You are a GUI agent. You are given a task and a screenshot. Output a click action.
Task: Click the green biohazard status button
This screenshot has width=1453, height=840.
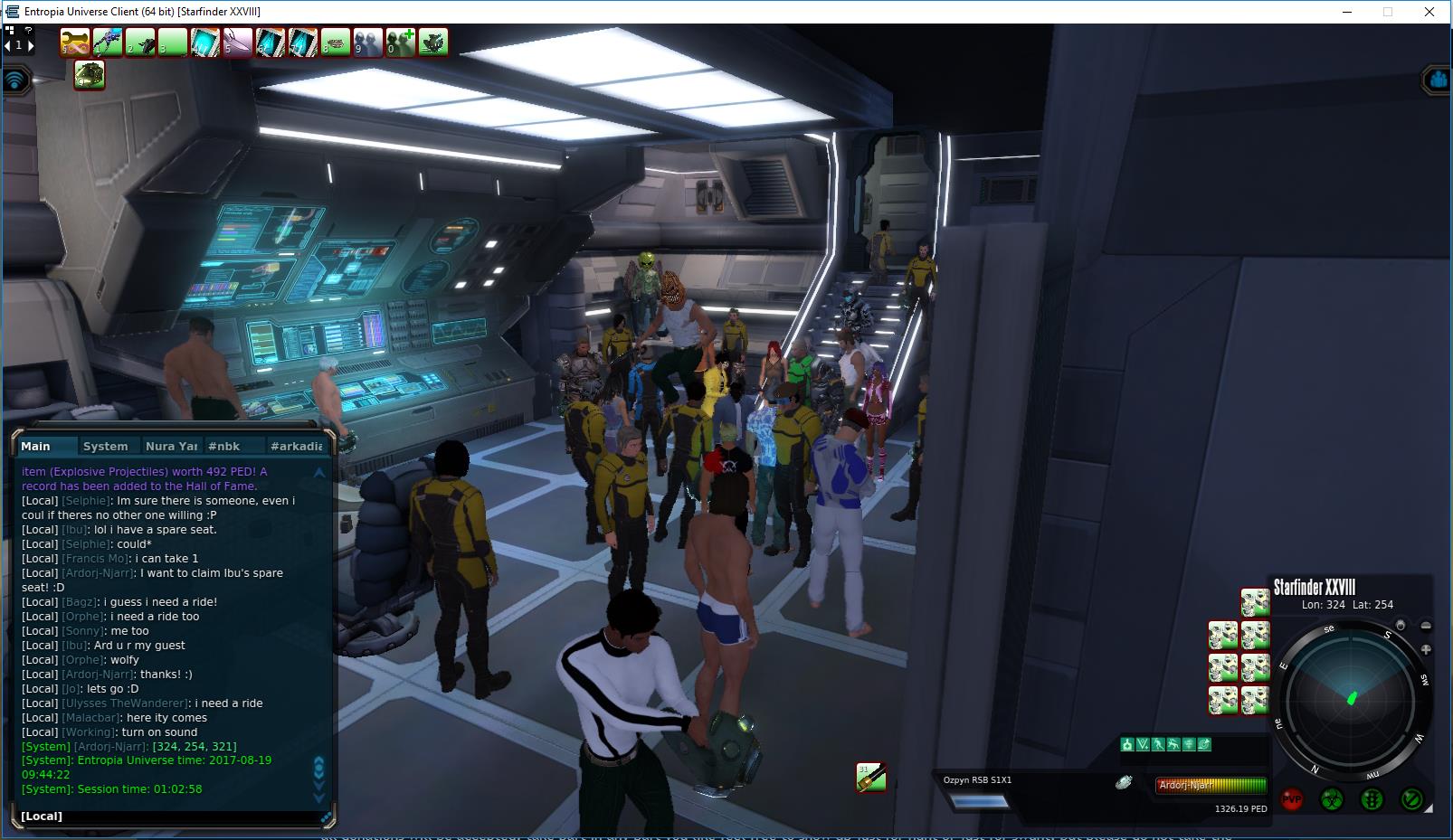point(1331,799)
